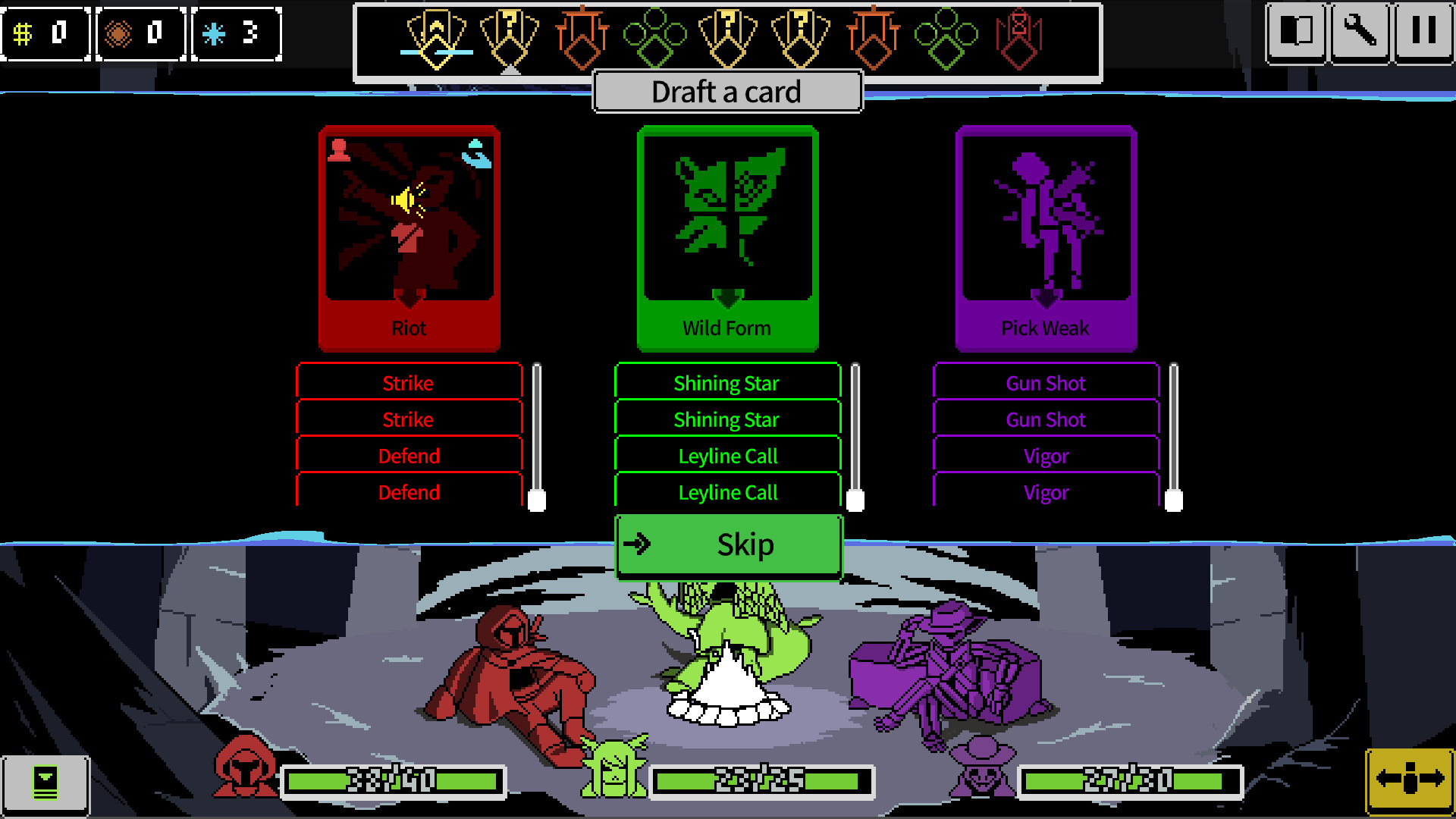Choose the Wild Form card
Viewport: 1456px width, 819px height.
coord(727,235)
